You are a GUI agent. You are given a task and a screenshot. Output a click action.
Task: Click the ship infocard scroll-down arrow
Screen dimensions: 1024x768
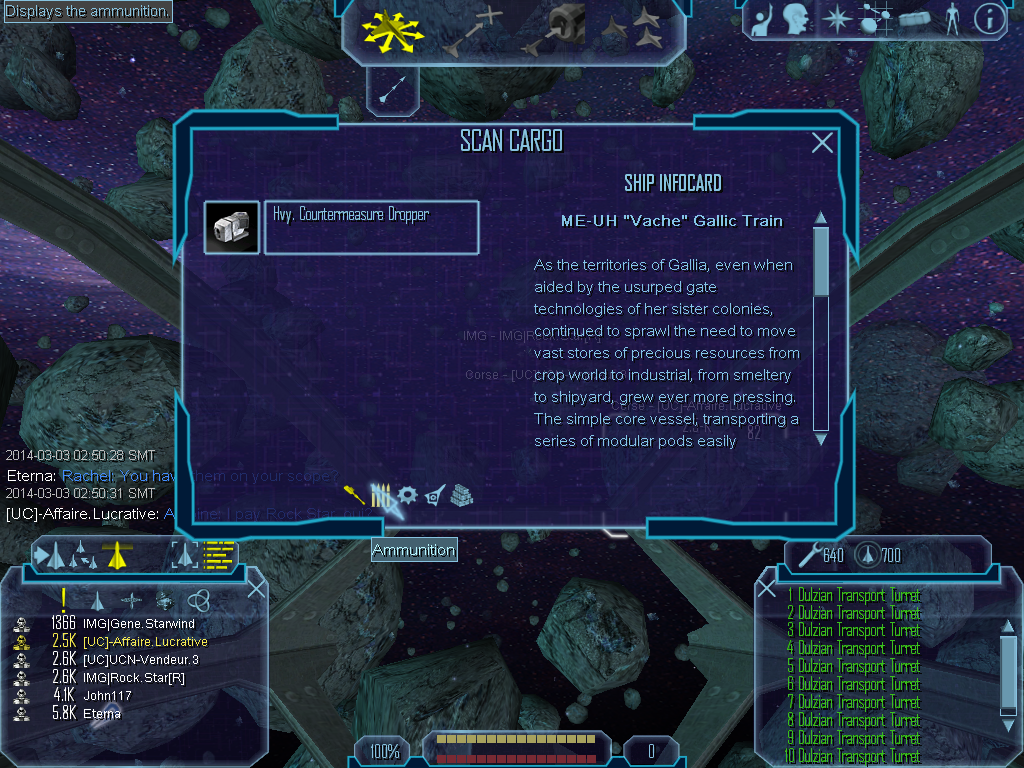click(x=821, y=438)
